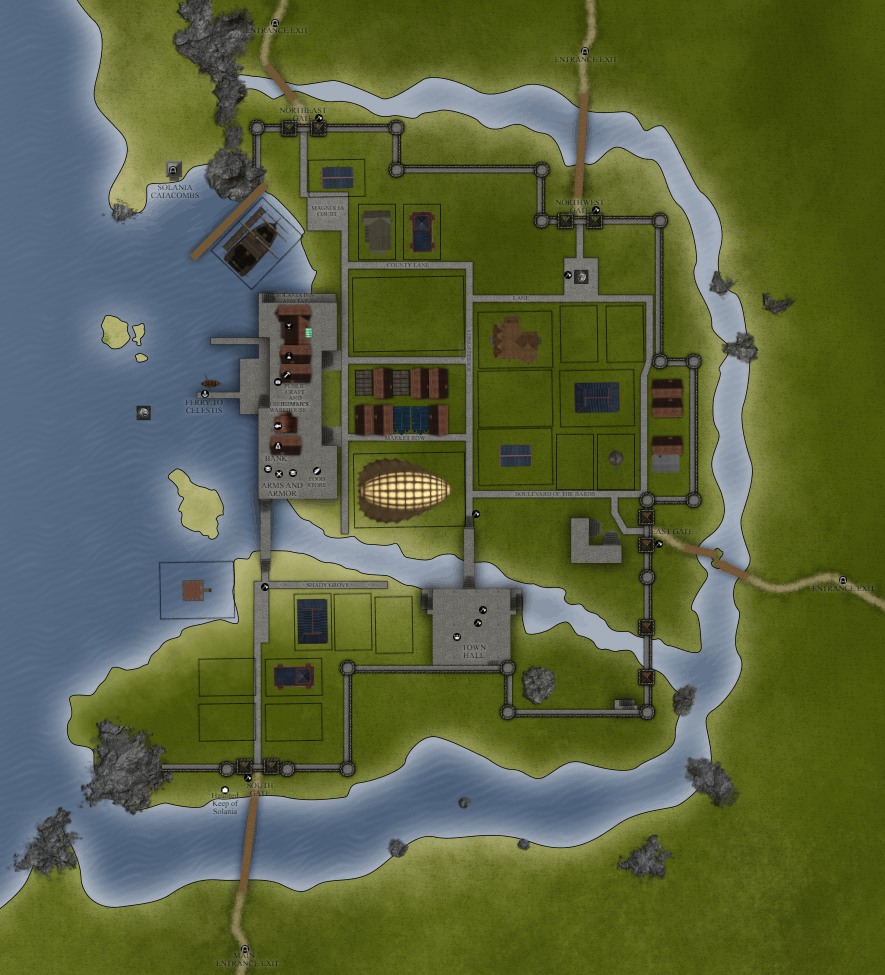Choose the Entrance/Exit marker north of Northeast Gate
This screenshot has height=975, width=885.
point(275,22)
